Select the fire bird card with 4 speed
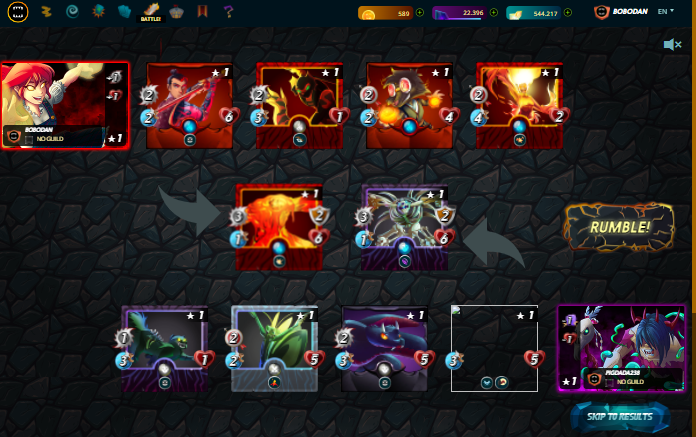This screenshot has height=437, width=696. (x=519, y=106)
